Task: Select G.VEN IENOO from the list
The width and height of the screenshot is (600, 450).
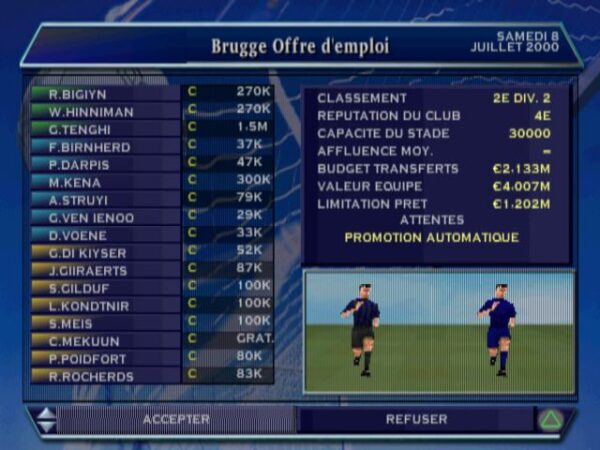Action: [x=150, y=216]
